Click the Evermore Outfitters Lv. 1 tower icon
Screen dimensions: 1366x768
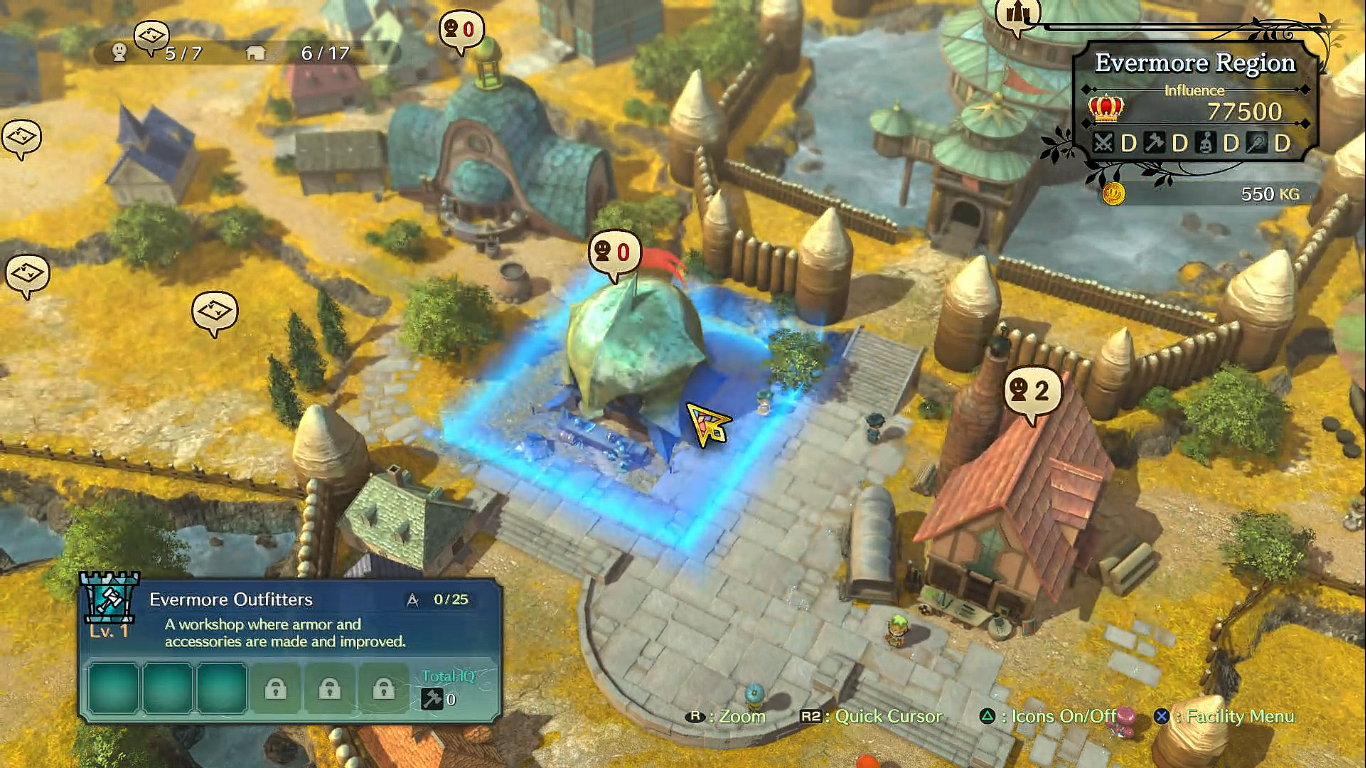click(108, 606)
